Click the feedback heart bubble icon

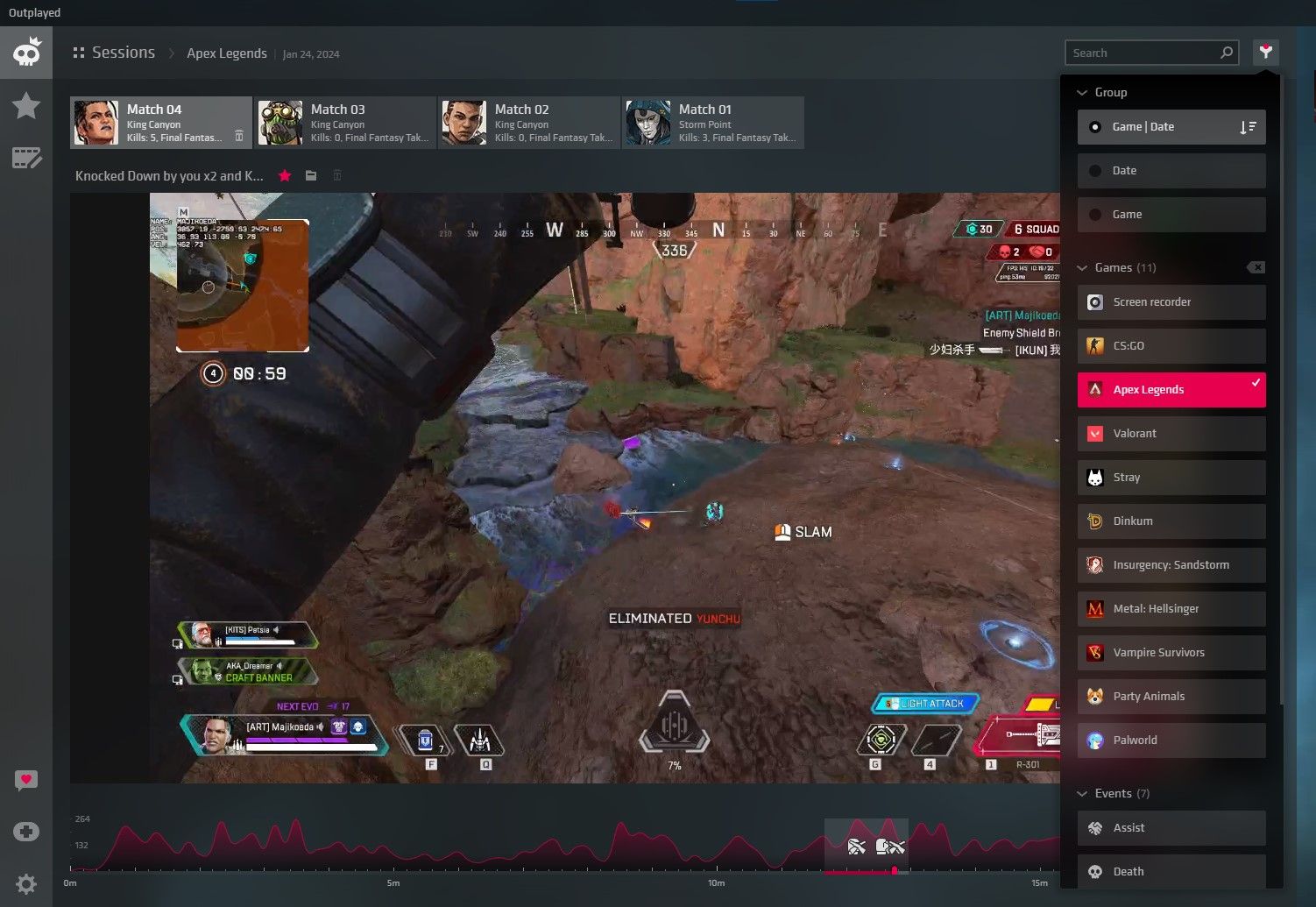point(26,780)
